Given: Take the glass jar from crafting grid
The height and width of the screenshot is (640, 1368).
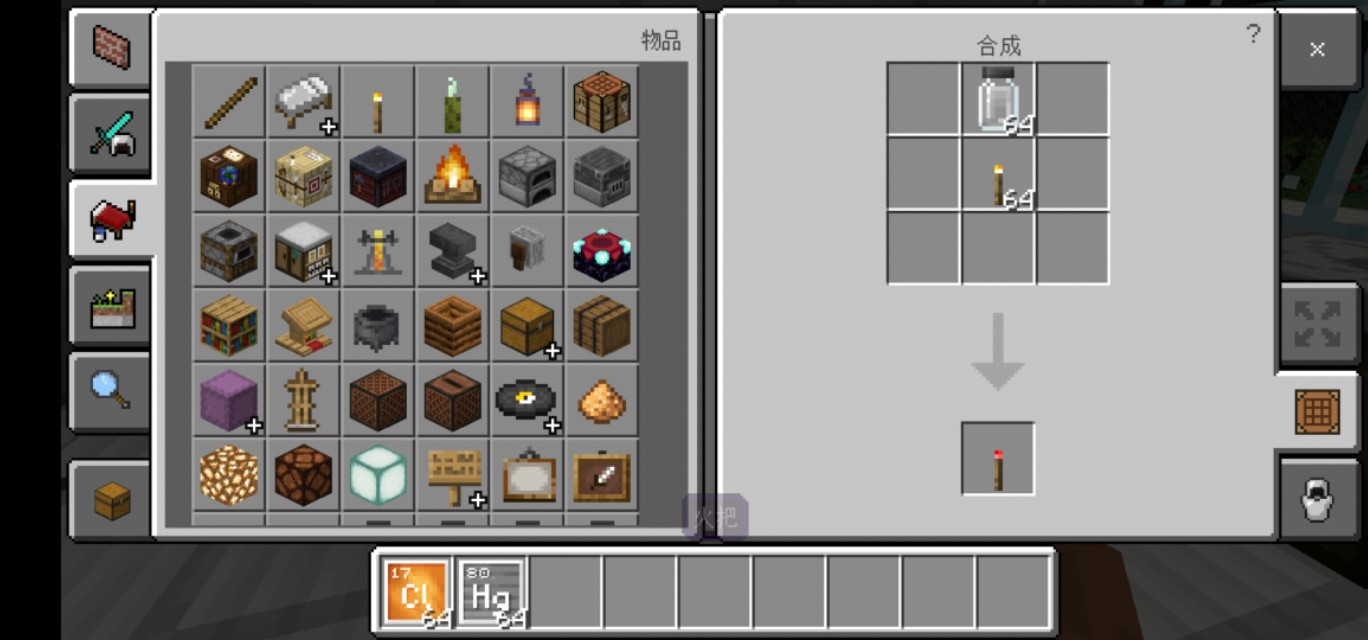Looking at the screenshot, I should tap(998, 99).
